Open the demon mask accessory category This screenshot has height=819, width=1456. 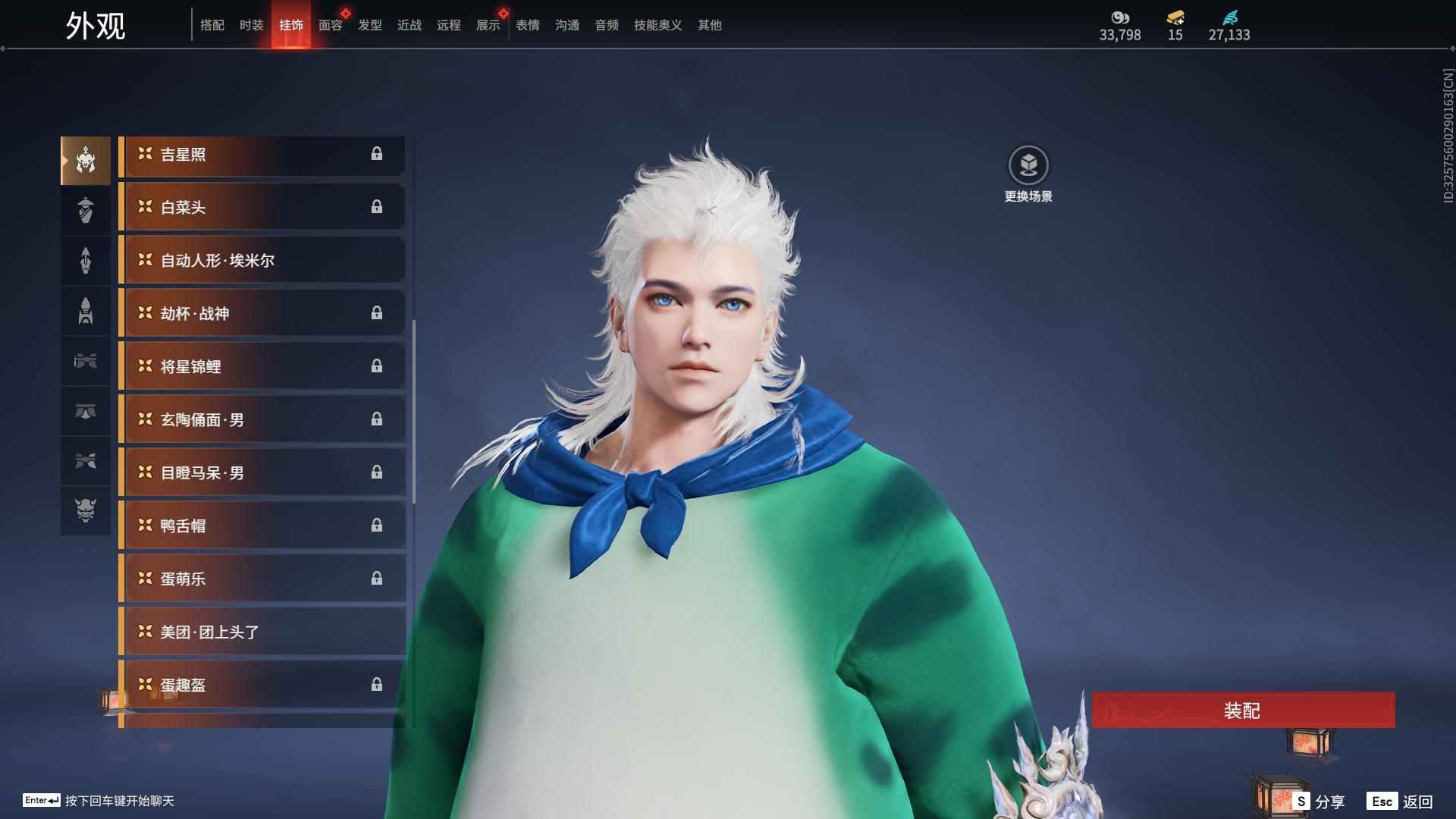(x=86, y=510)
